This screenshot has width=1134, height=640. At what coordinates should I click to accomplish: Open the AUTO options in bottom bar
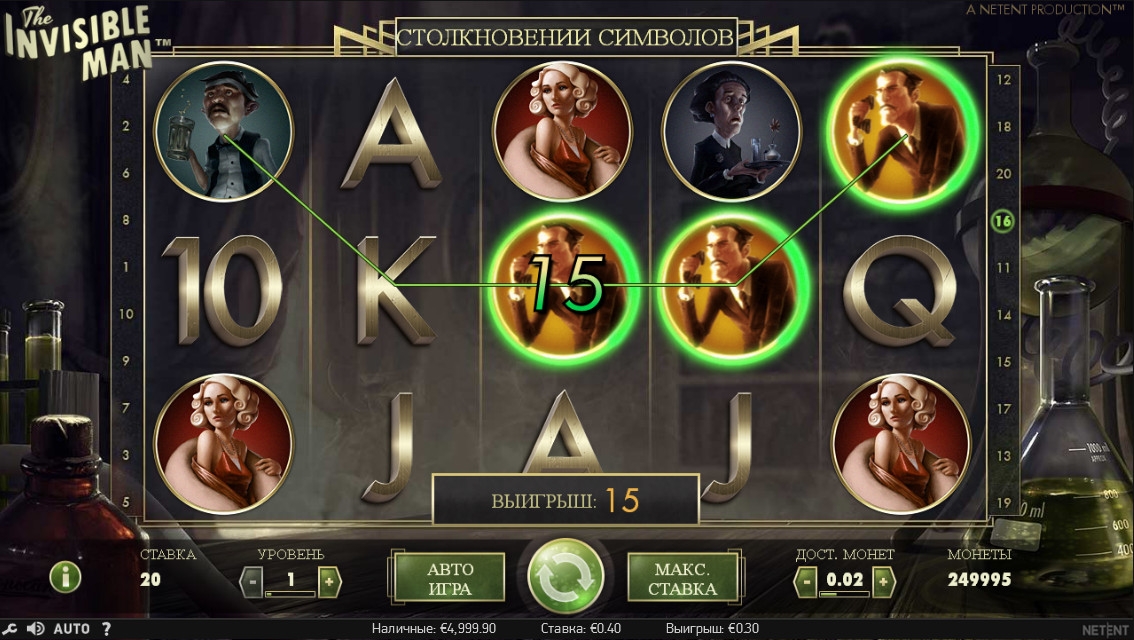[71, 629]
